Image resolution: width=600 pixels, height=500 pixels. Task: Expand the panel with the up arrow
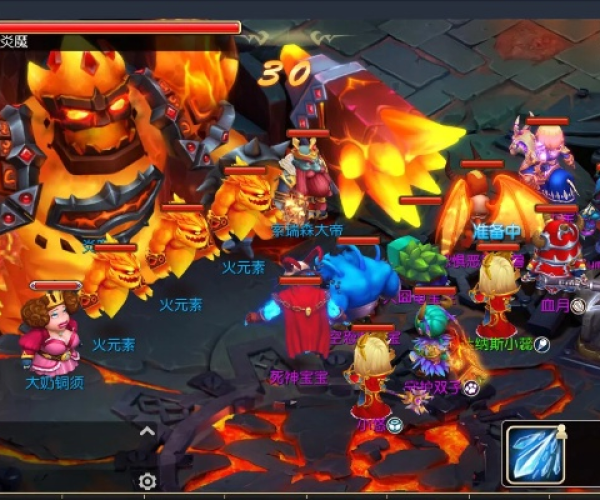[147, 432]
